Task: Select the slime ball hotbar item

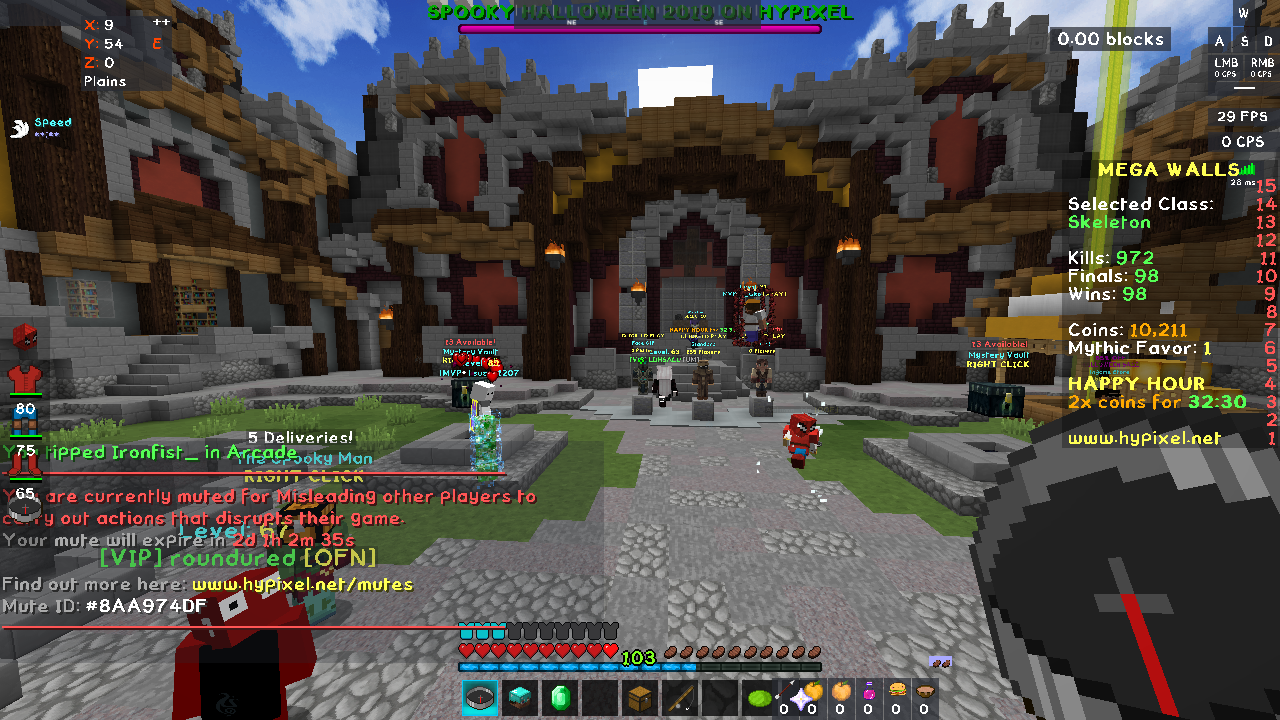Action: pos(759,697)
